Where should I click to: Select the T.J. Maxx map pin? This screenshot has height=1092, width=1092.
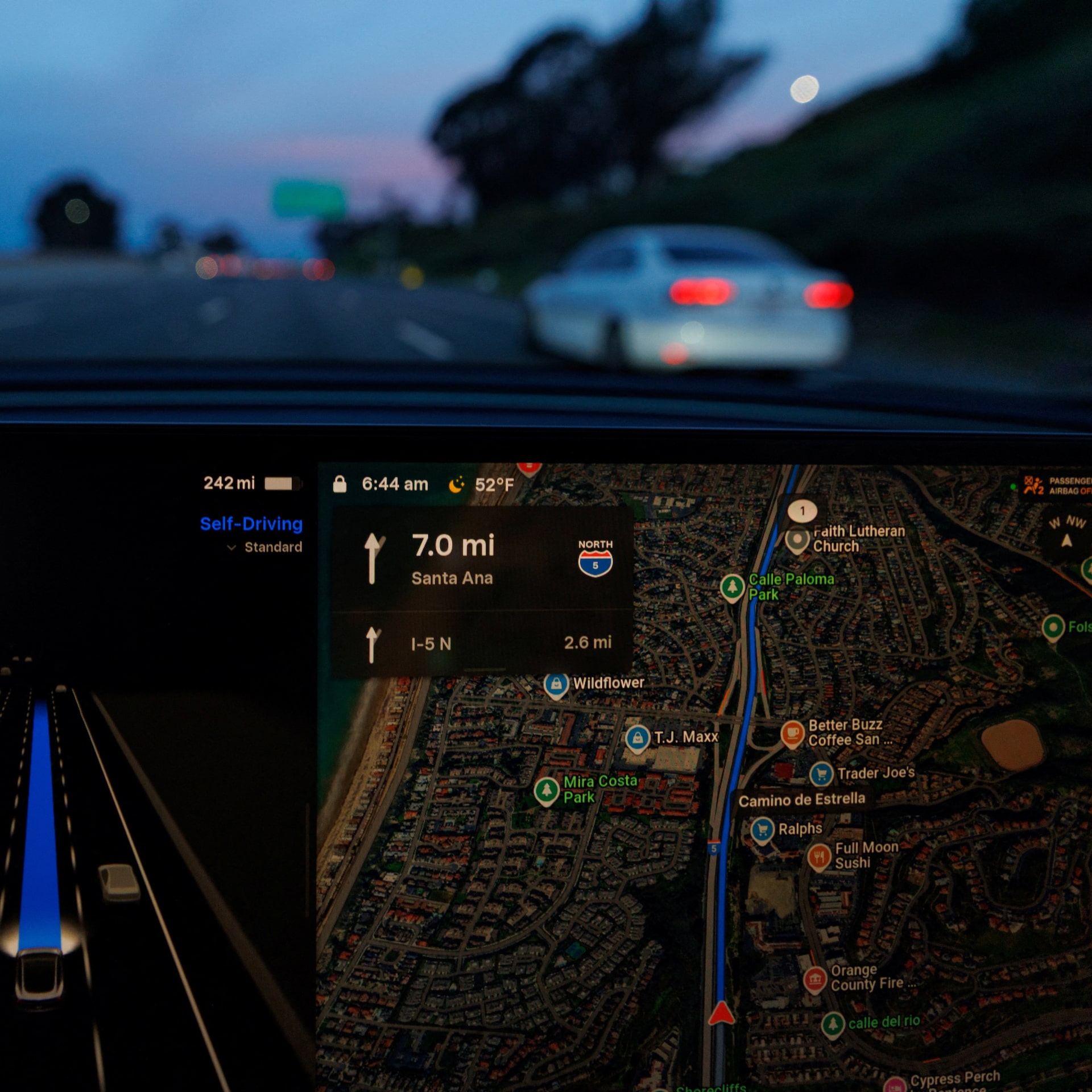pyautogui.click(x=638, y=738)
